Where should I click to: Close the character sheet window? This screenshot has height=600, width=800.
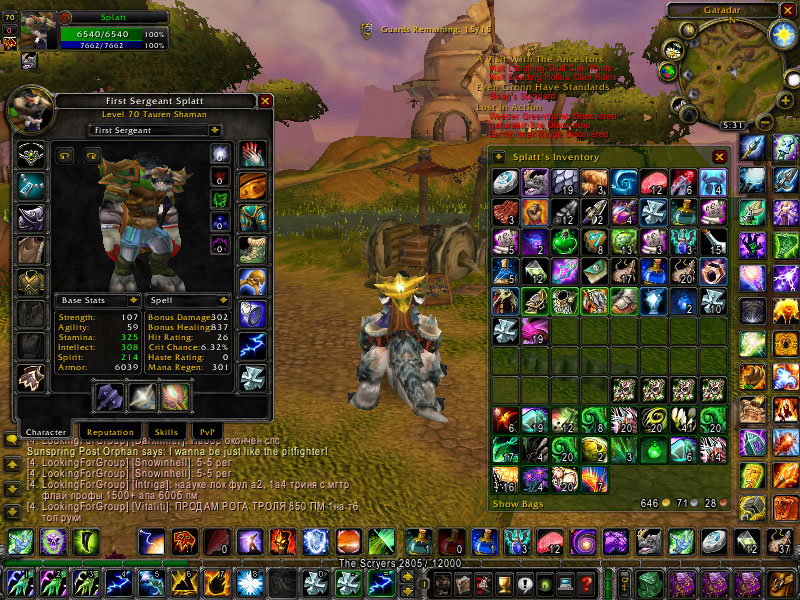point(265,101)
